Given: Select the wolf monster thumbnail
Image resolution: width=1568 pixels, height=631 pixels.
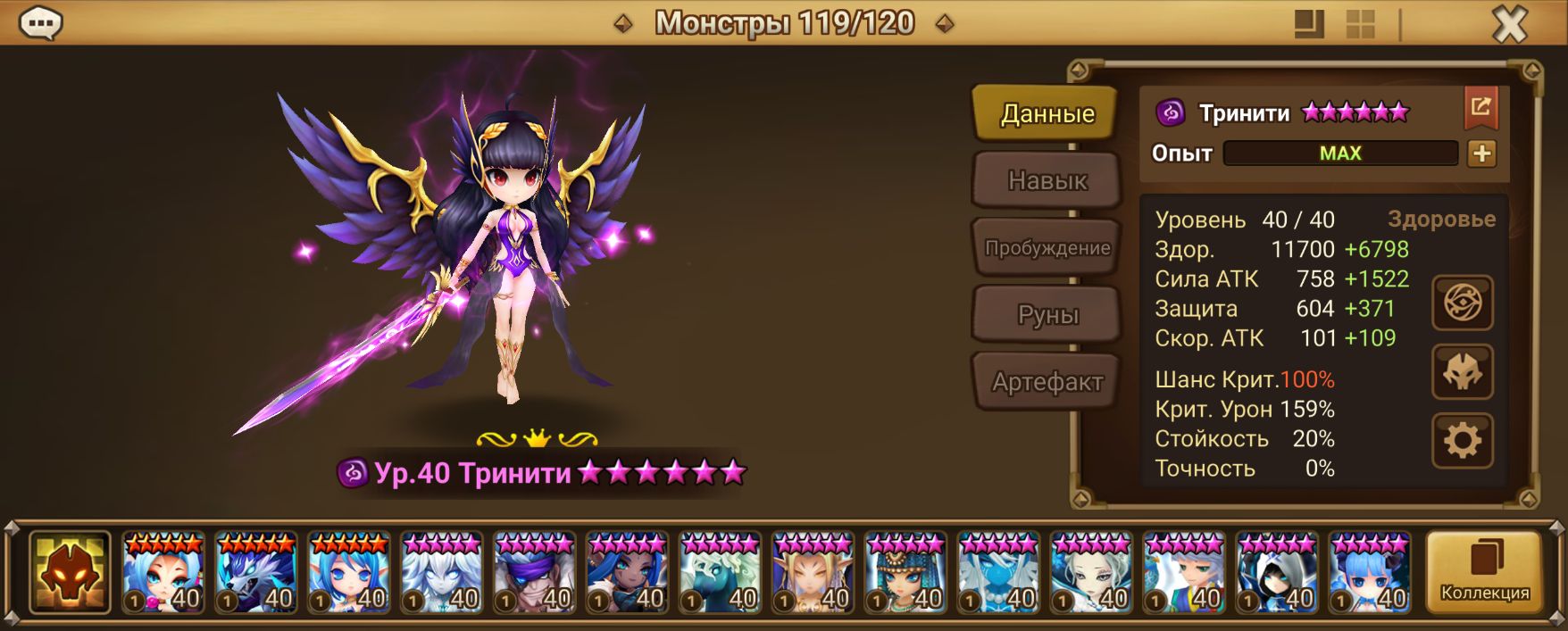Looking at the screenshot, I should click(256, 572).
